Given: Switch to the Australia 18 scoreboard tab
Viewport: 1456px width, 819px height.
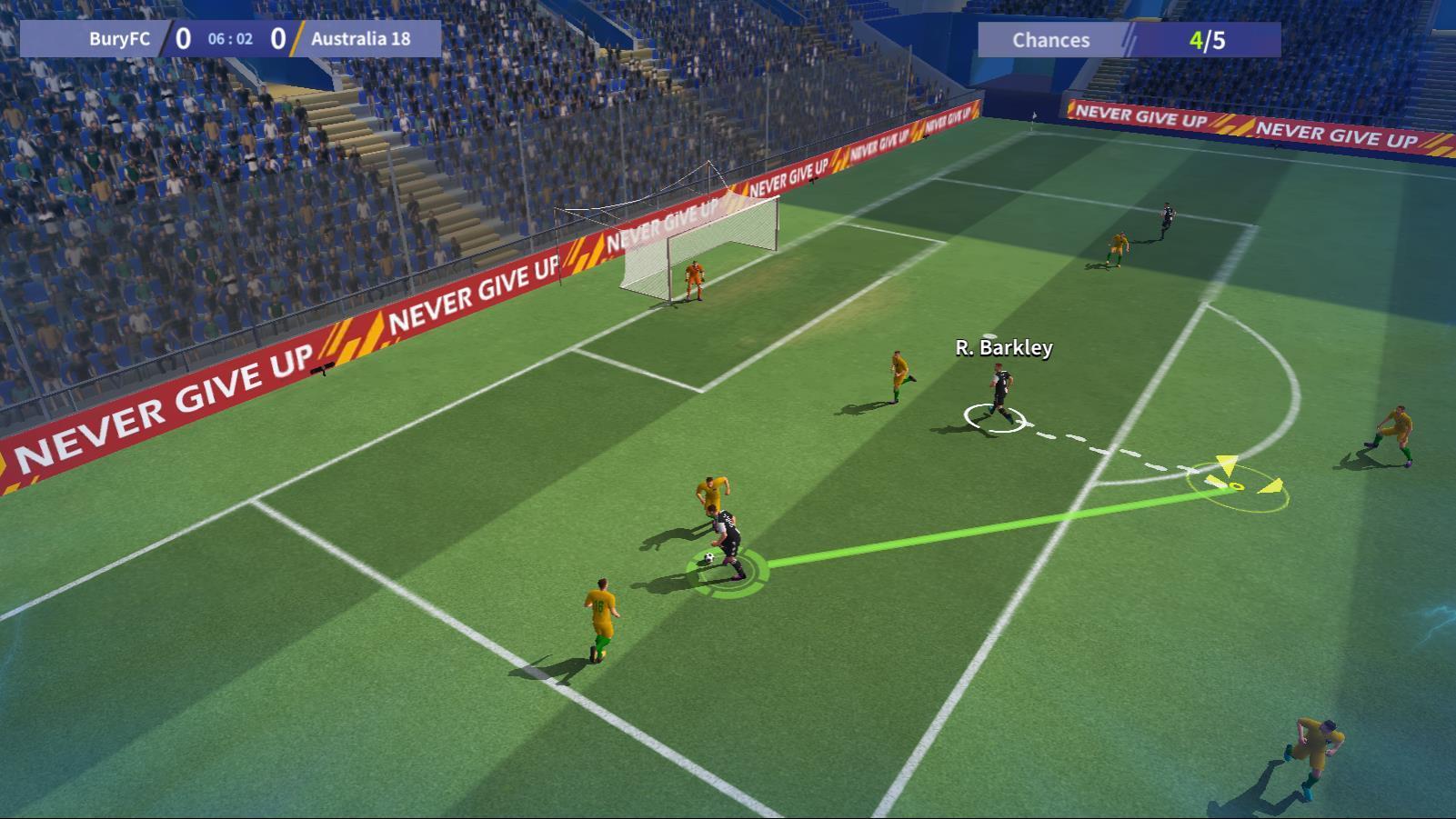Looking at the screenshot, I should click(362, 39).
